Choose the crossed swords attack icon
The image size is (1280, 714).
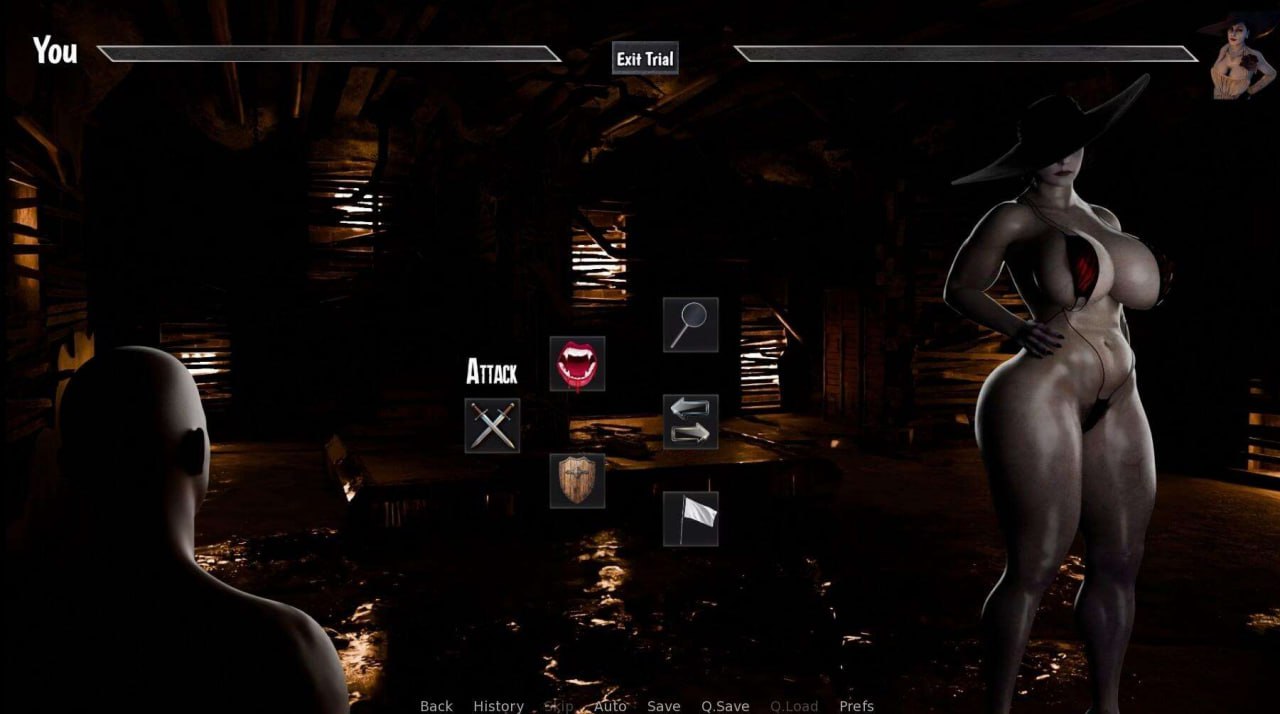[492, 426]
